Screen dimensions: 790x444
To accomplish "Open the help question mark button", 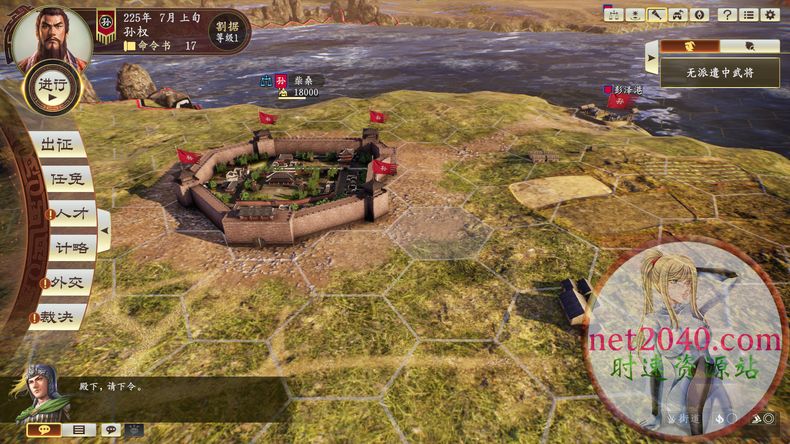I will [x=727, y=15].
